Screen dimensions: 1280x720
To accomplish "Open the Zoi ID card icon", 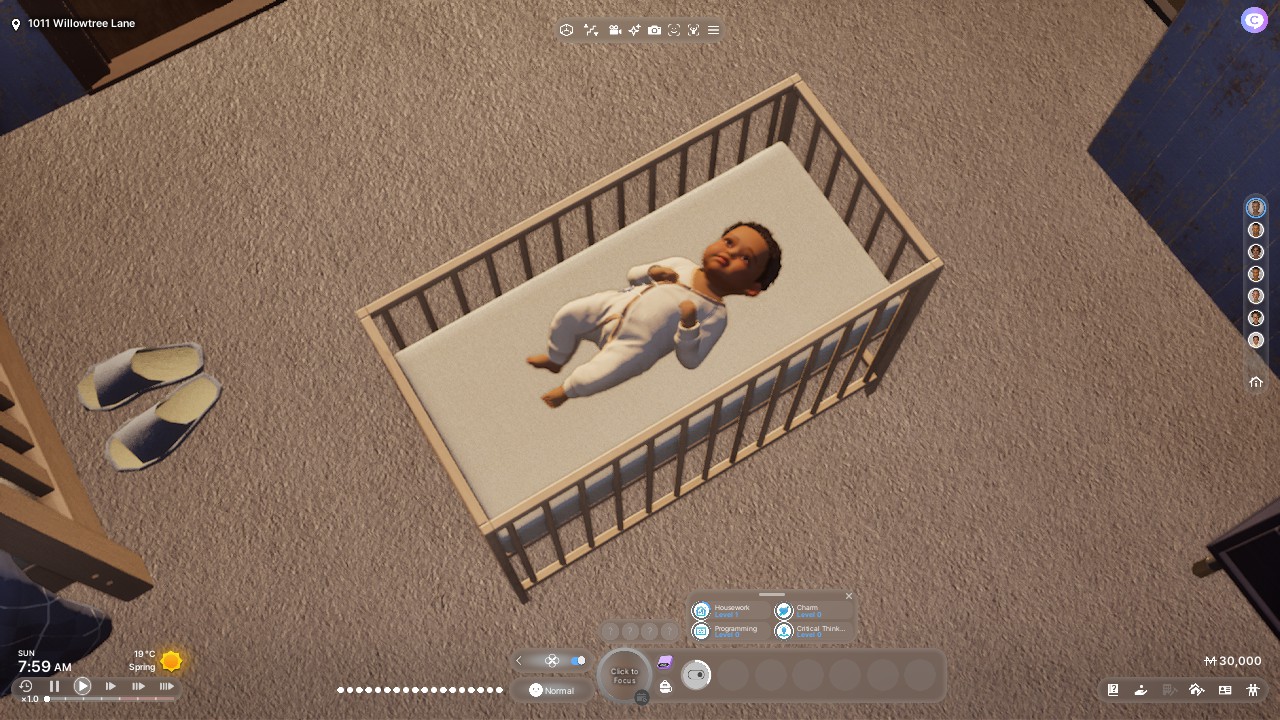I will (1224, 690).
